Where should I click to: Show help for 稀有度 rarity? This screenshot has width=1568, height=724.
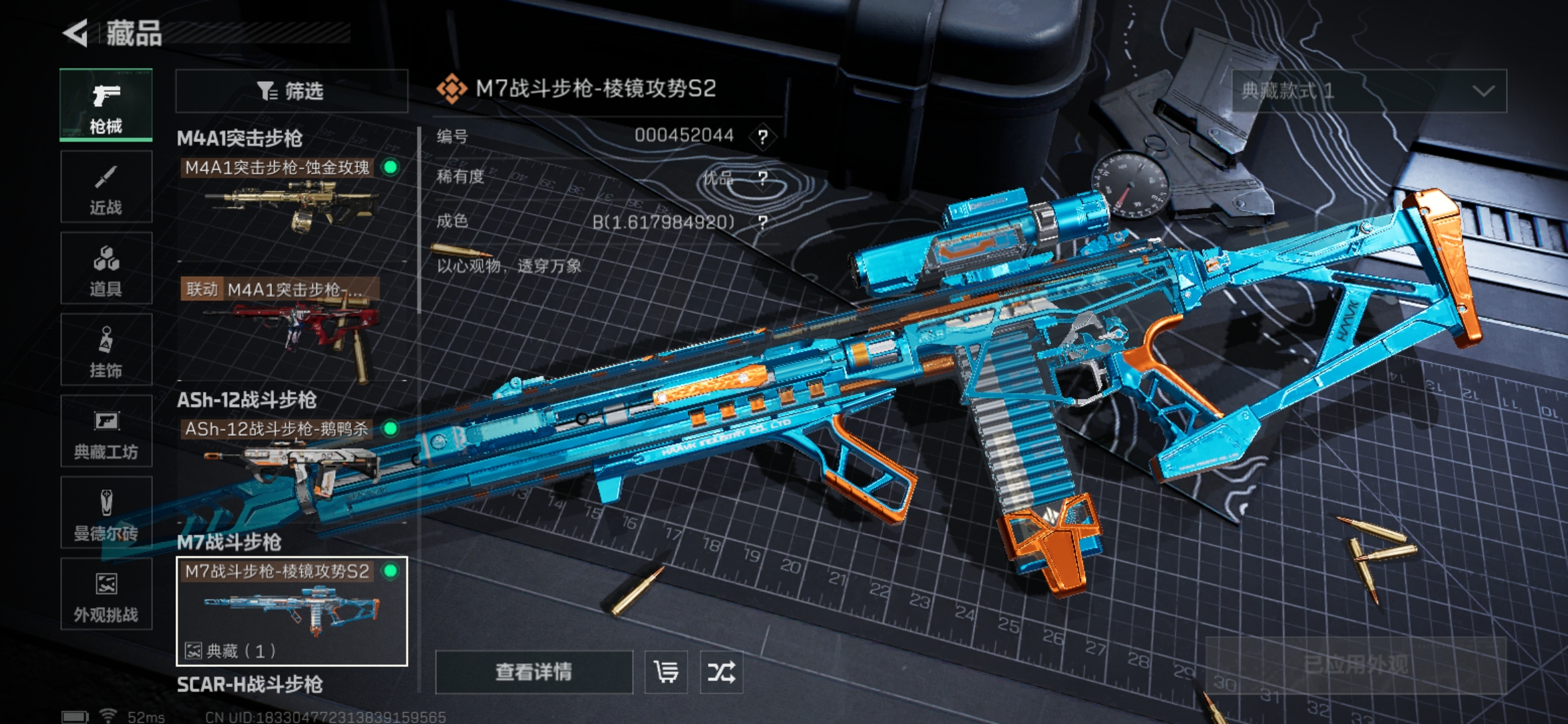coord(763,178)
